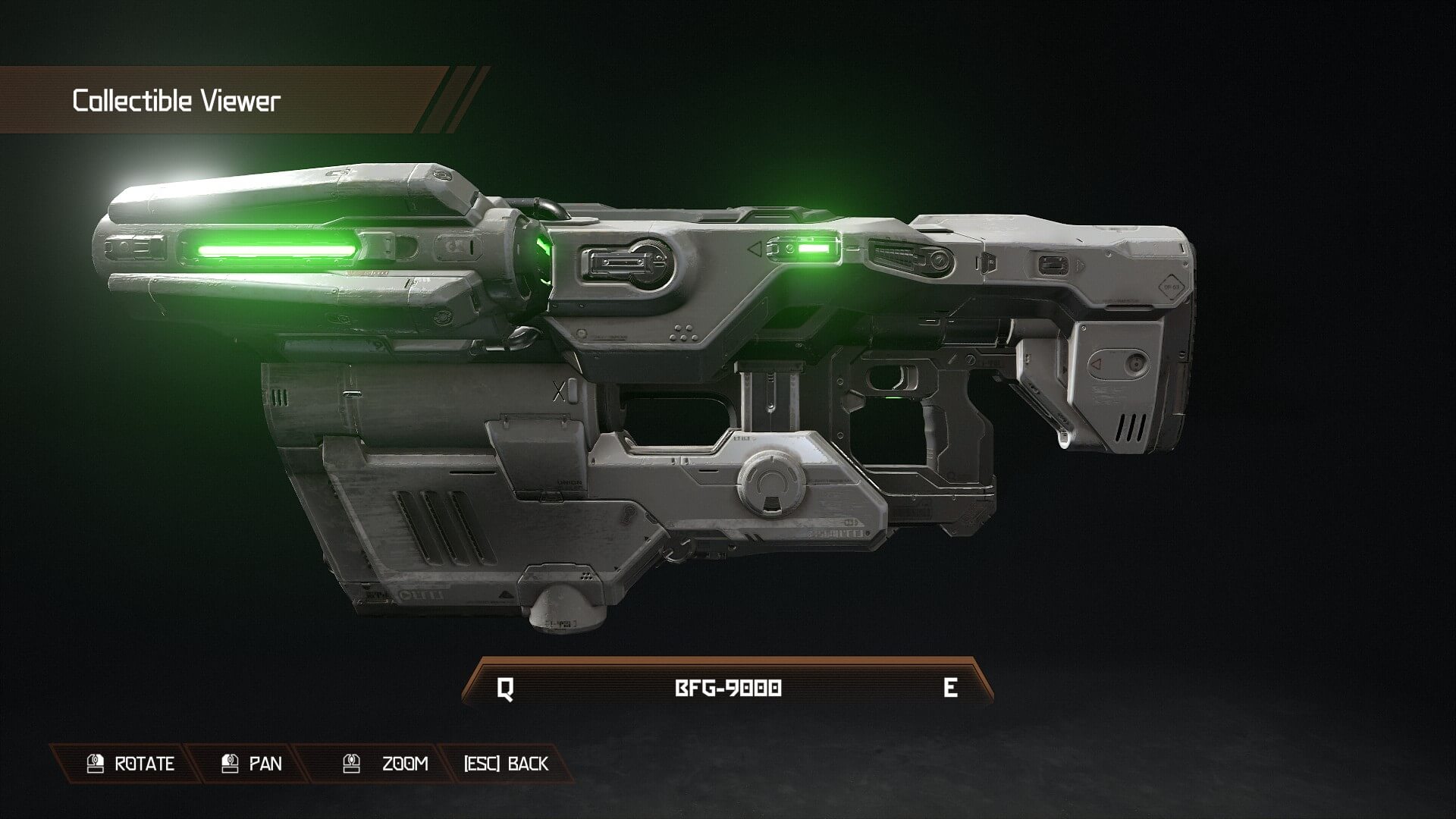Click the BFG-9000 name plate
This screenshot has width=1456, height=819.
(x=726, y=689)
